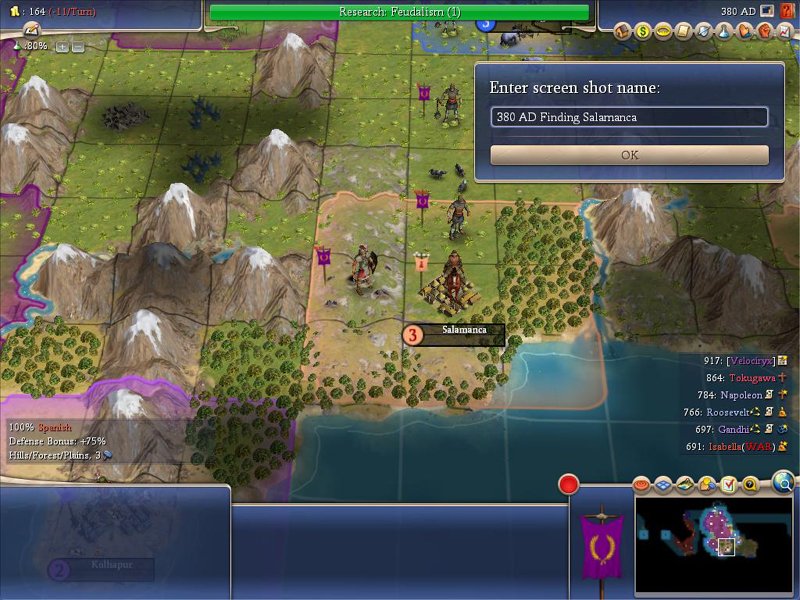Toggle the grid tile display above minimap
Viewport: 800px width, 600px height.
tap(663, 485)
